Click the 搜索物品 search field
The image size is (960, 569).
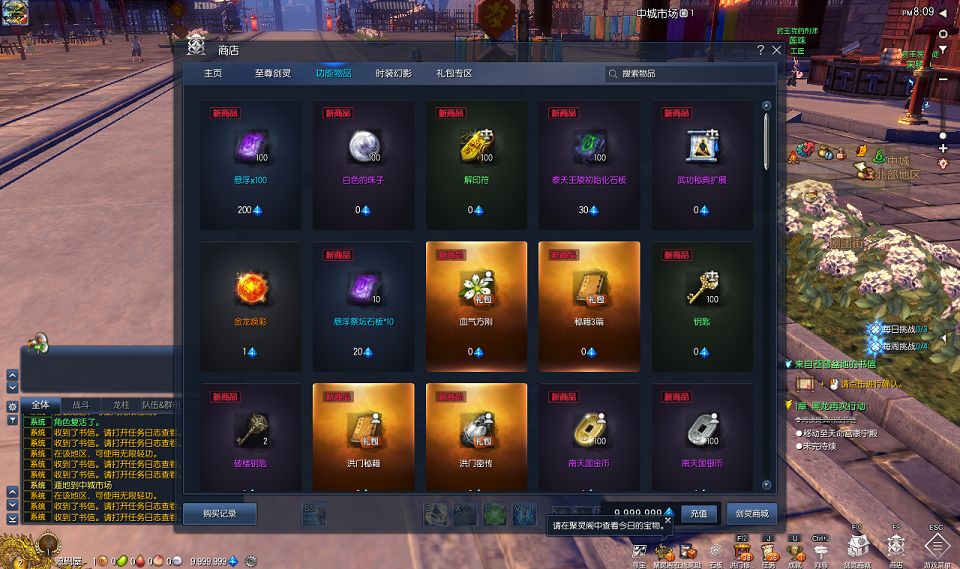pos(690,74)
